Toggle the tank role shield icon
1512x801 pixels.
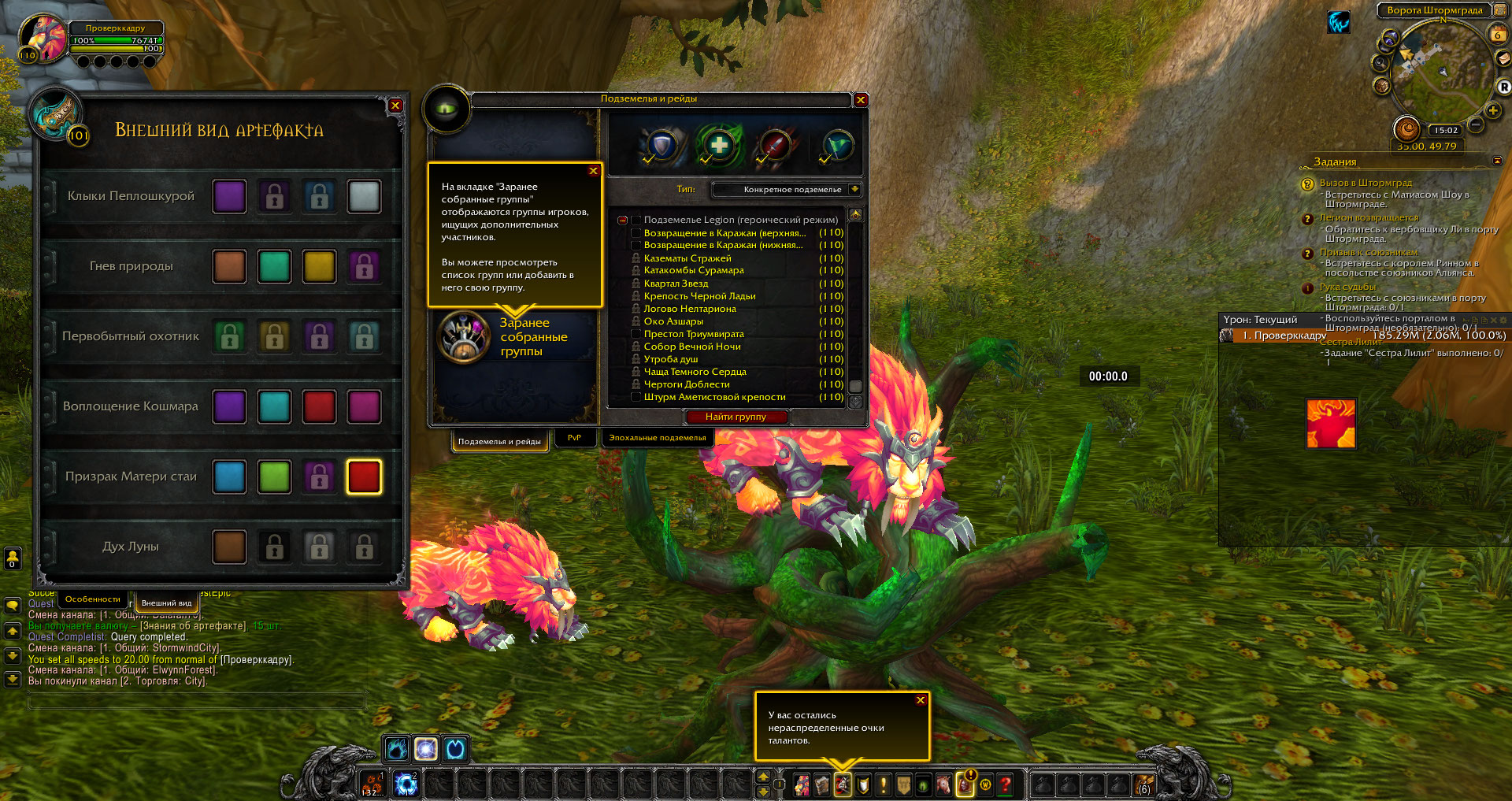(662, 146)
